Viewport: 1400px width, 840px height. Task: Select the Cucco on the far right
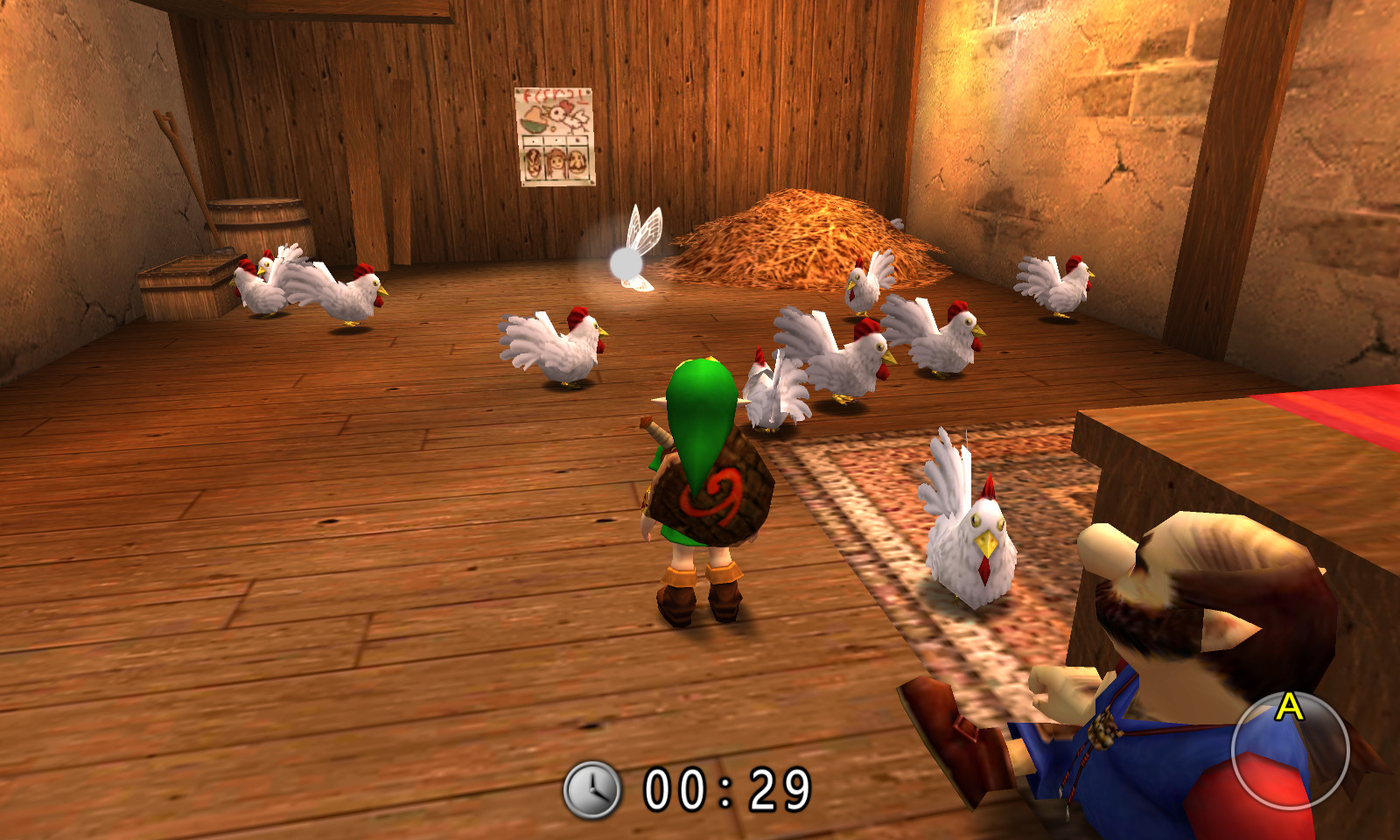click(1059, 284)
